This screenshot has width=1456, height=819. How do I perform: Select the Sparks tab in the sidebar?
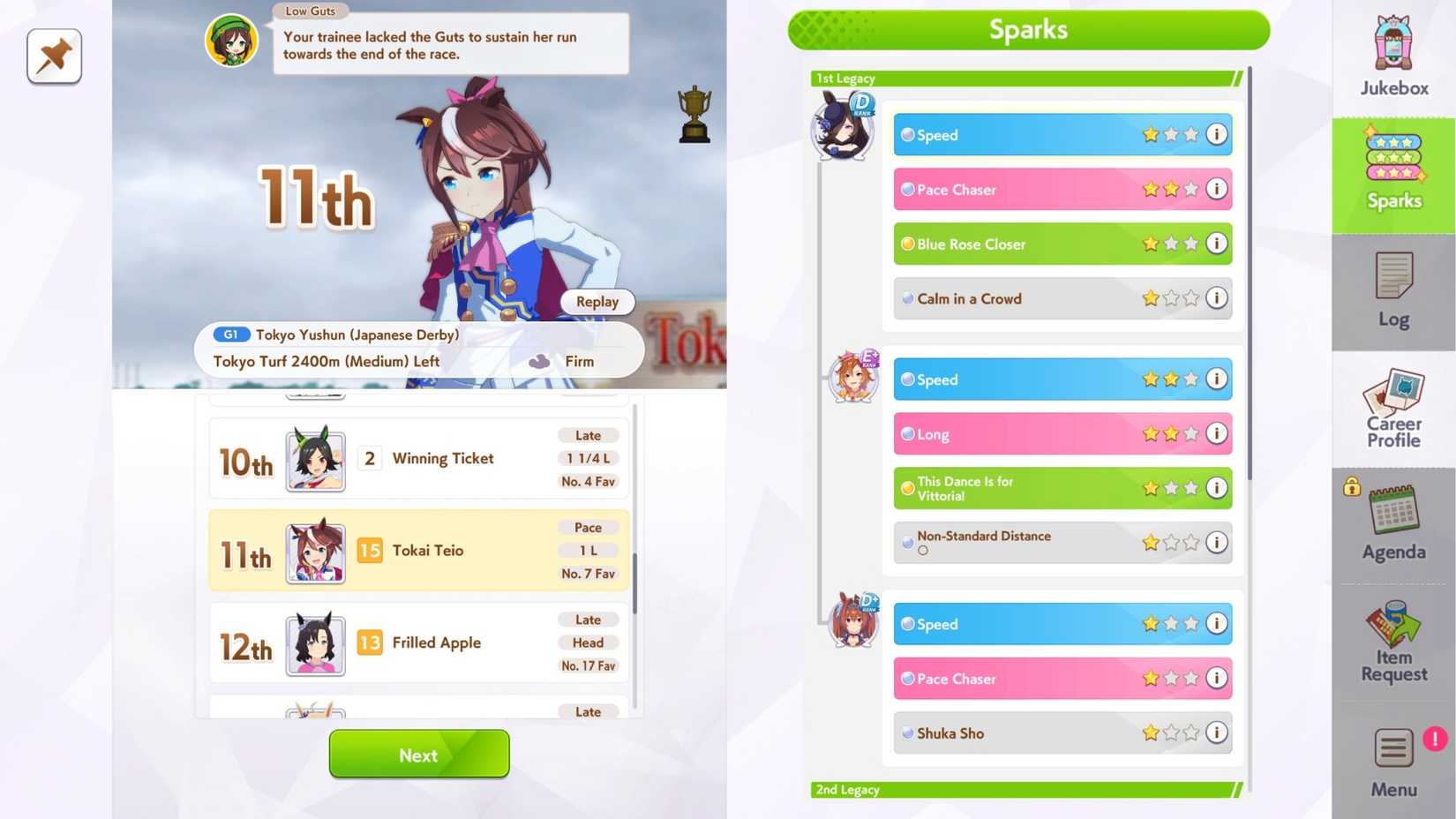point(1392,172)
